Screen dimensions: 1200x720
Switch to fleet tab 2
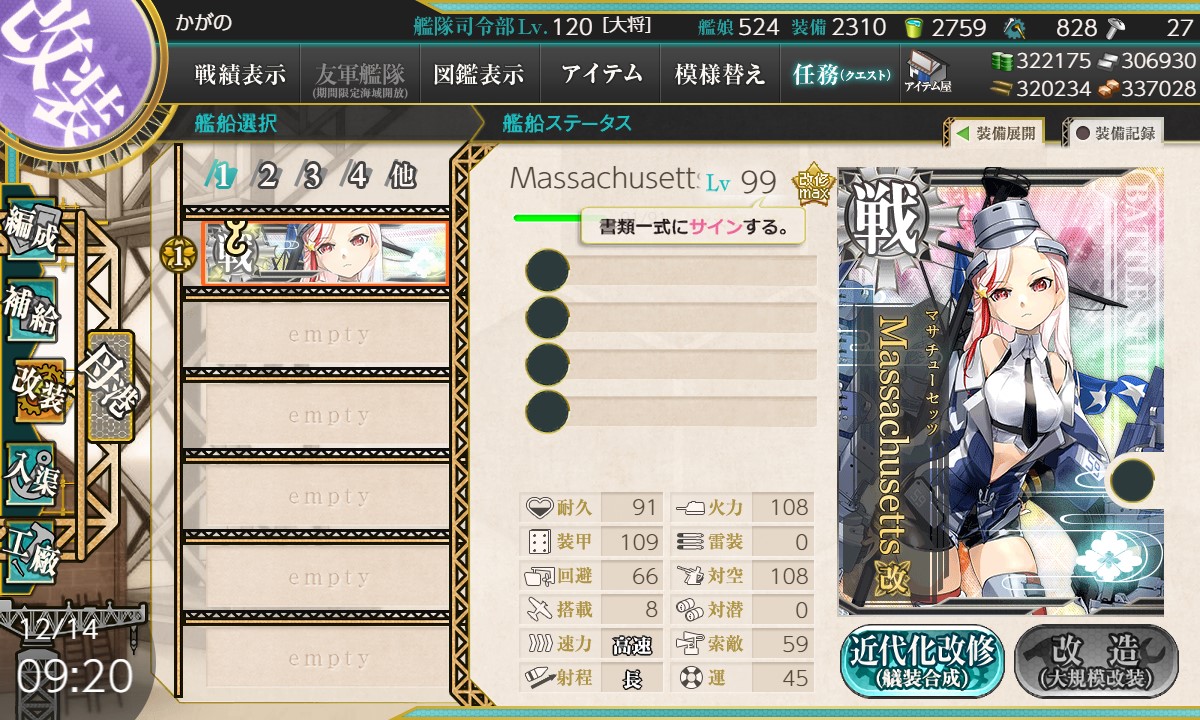(x=267, y=177)
